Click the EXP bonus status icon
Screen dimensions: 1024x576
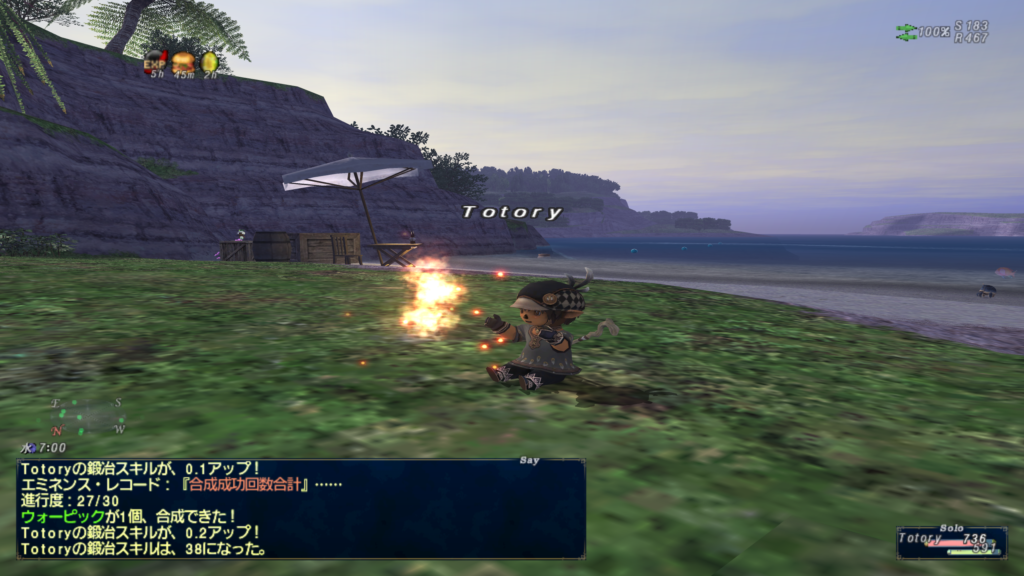(155, 63)
